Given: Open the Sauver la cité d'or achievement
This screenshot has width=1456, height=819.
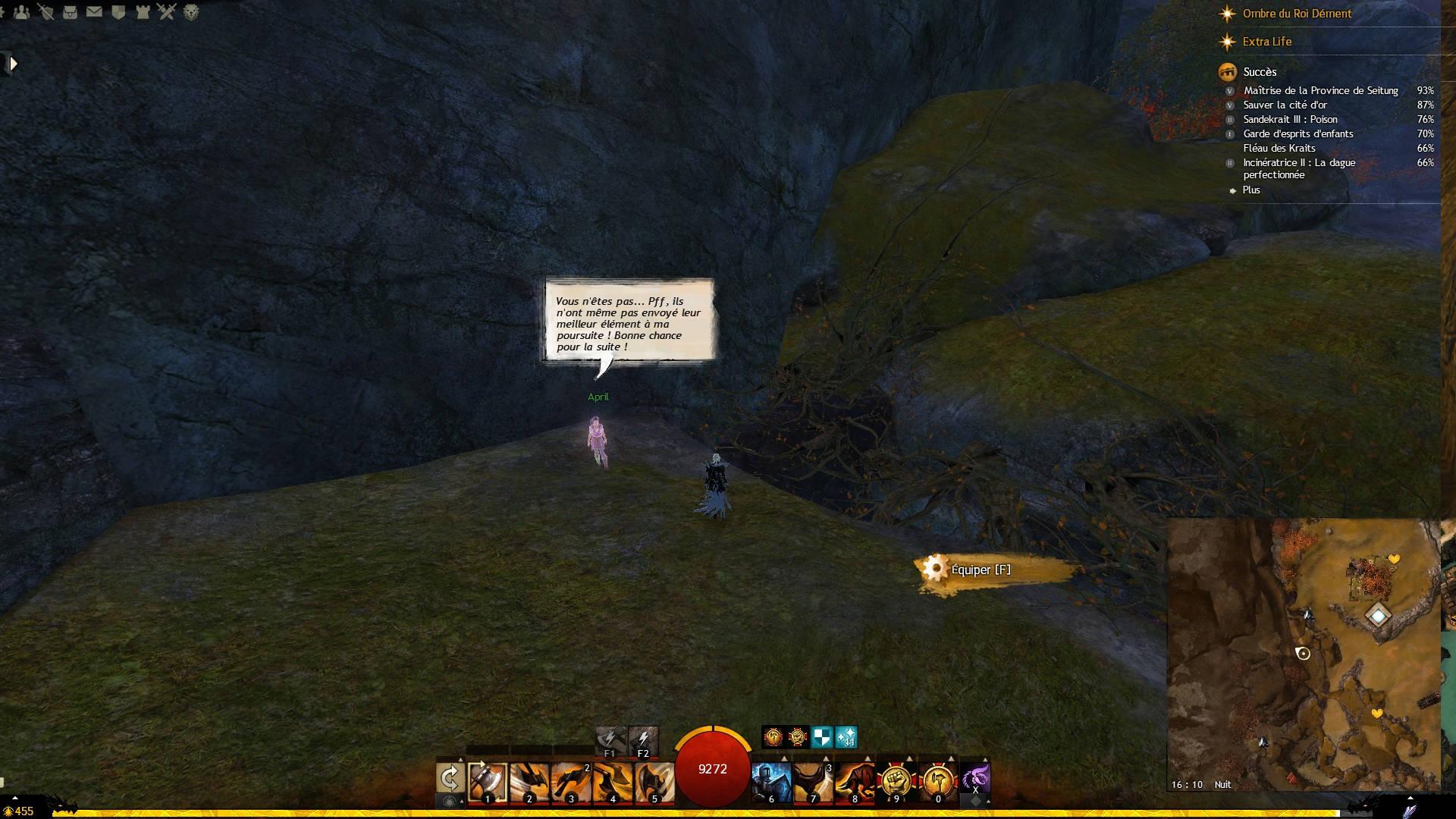Looking at the screenshot, I should point(1285,105).
